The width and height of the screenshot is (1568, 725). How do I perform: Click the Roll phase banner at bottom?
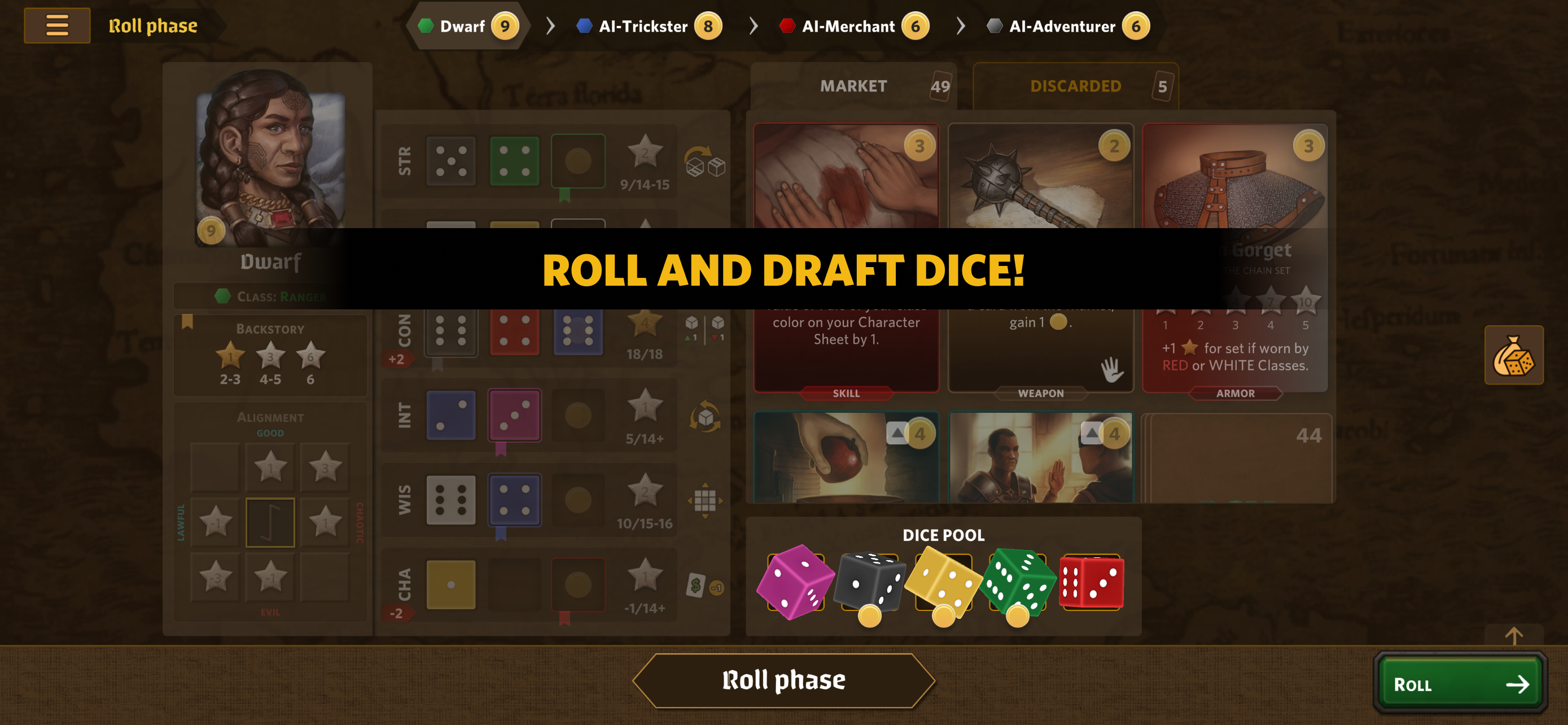tap(783, 680)
